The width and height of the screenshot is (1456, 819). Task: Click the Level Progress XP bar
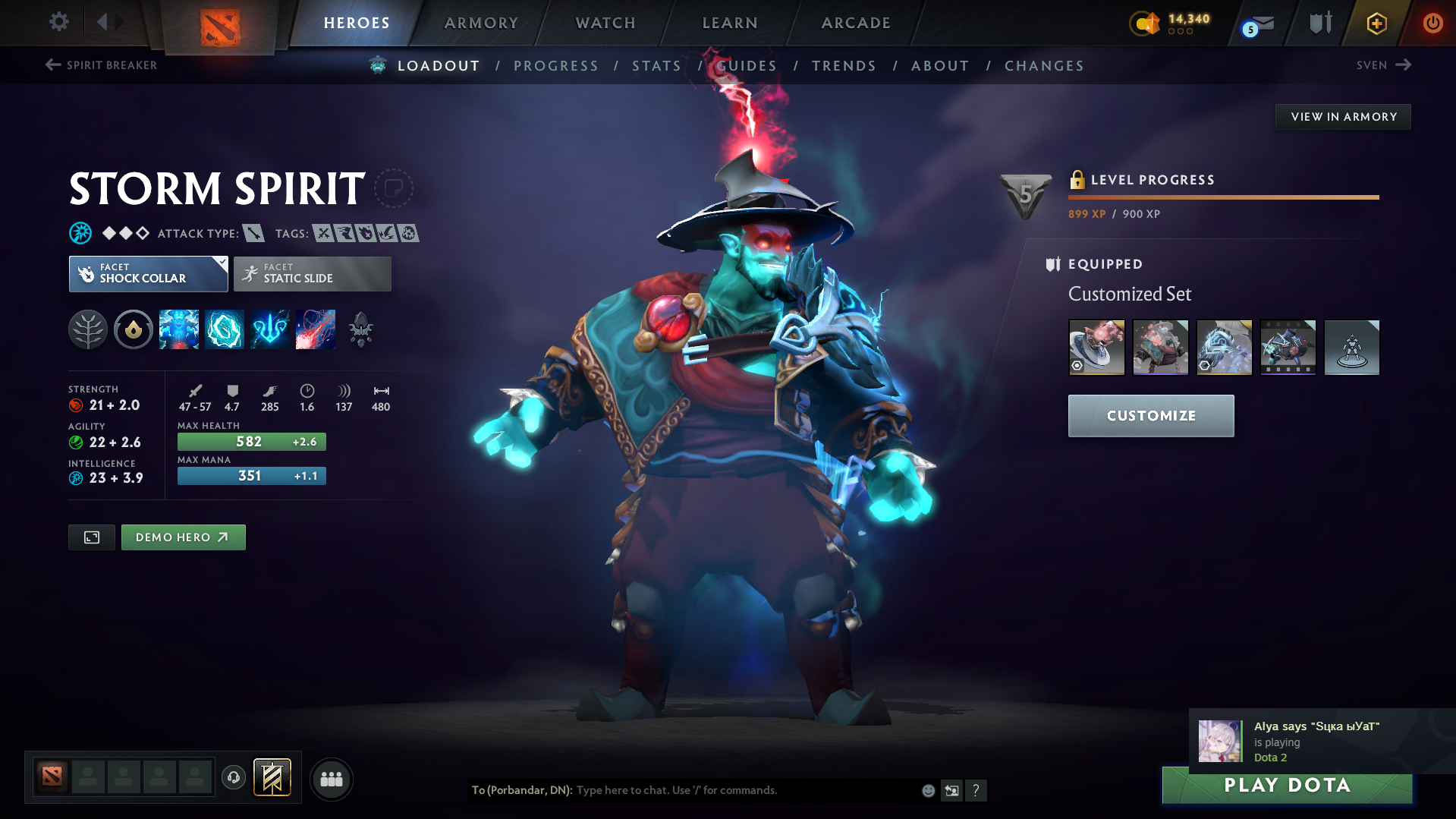tap(1223, 197)
